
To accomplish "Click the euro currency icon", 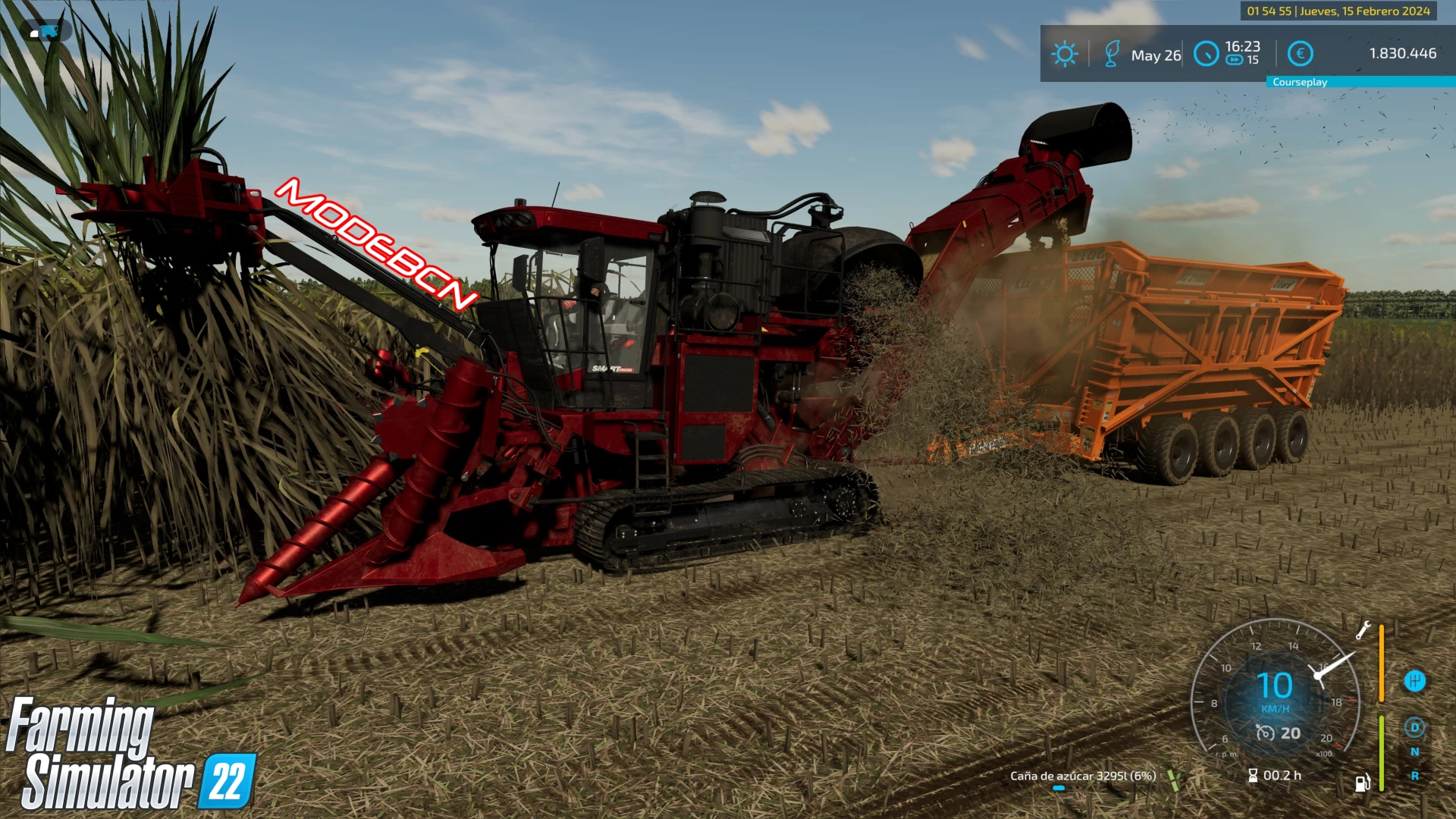I will tap(1300, 54).
